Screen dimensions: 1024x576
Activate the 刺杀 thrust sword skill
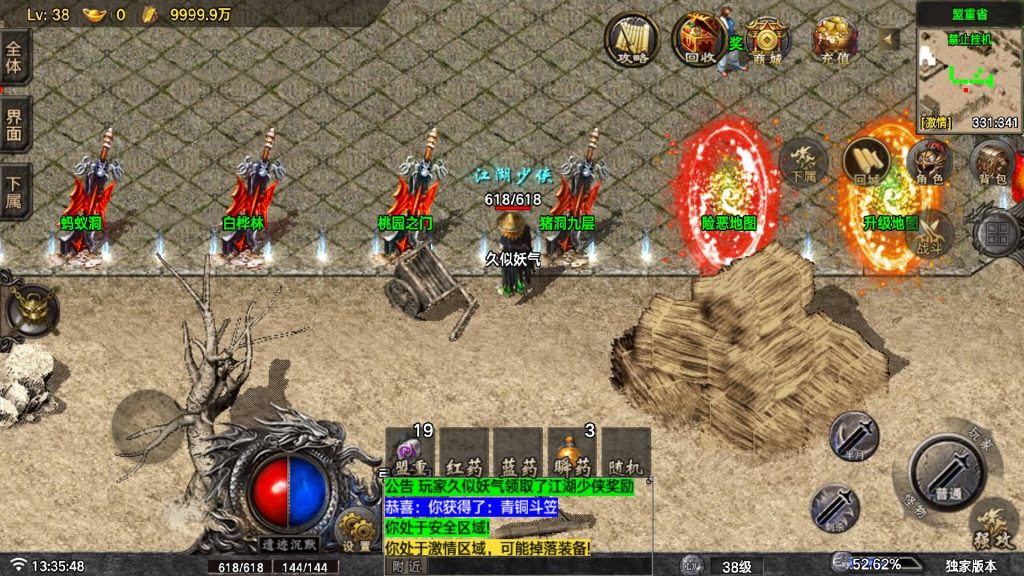pyautogui.click(x=835, y=507)
